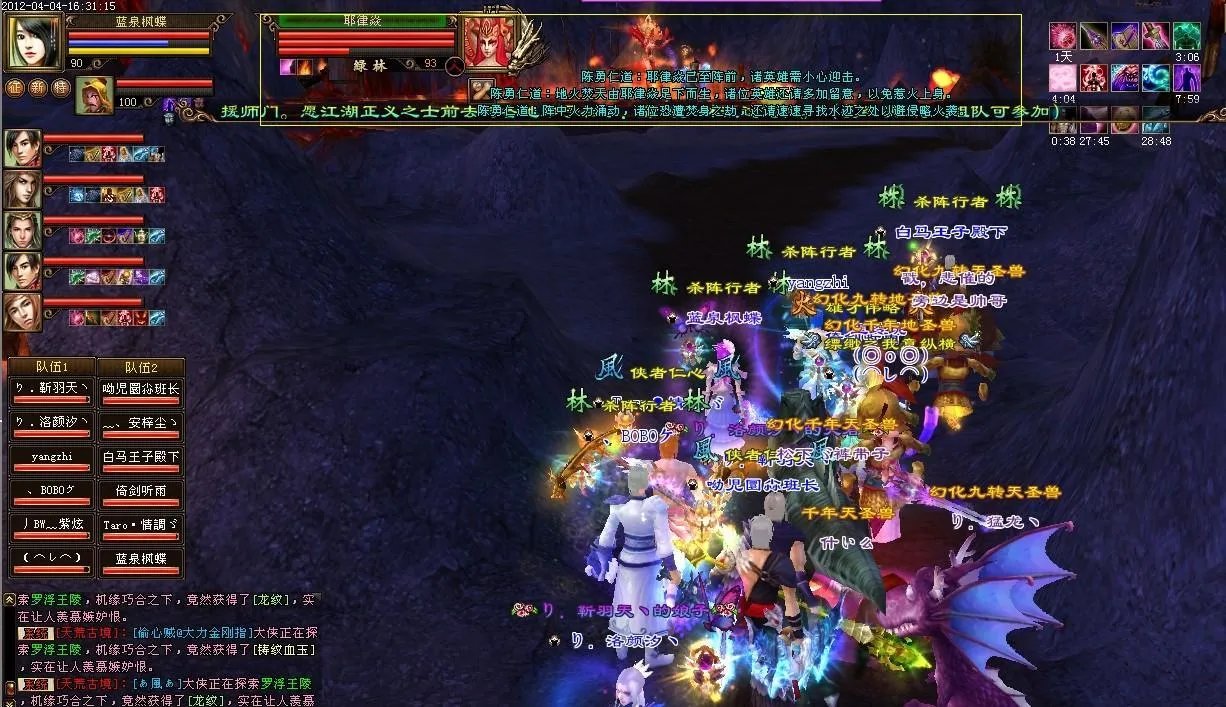Click the 征 round button
This screenshot has height=707, width=1226.
tap(15, 88)
